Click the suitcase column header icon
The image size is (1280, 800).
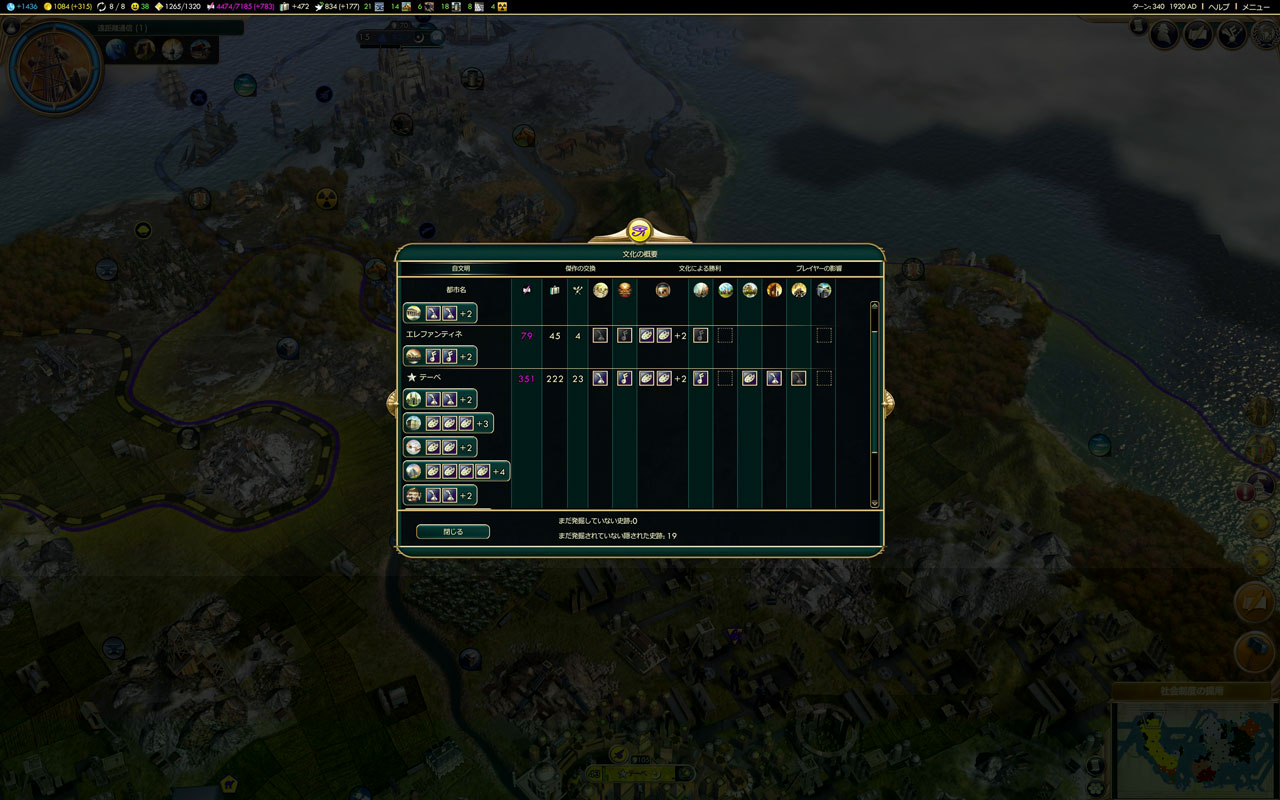[555, 290]
